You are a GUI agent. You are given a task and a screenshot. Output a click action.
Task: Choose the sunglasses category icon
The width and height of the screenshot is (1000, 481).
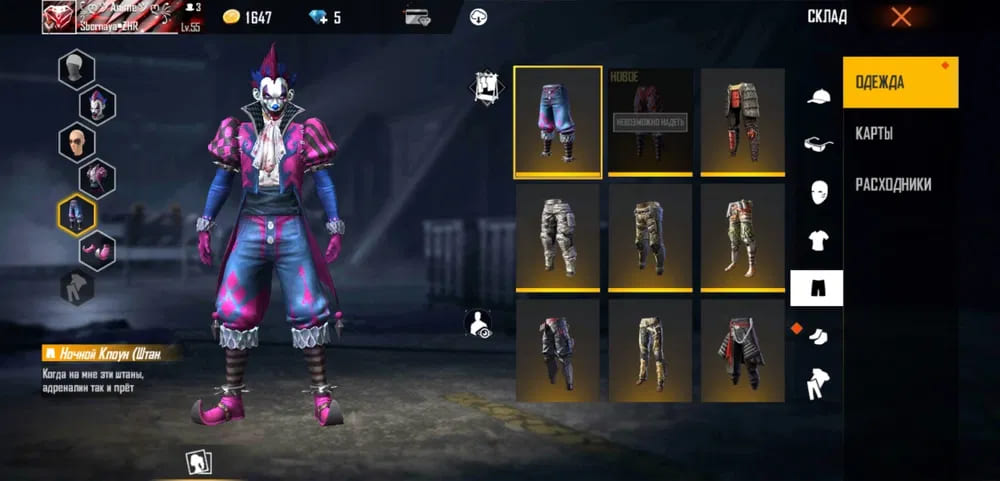pos(817,144)
